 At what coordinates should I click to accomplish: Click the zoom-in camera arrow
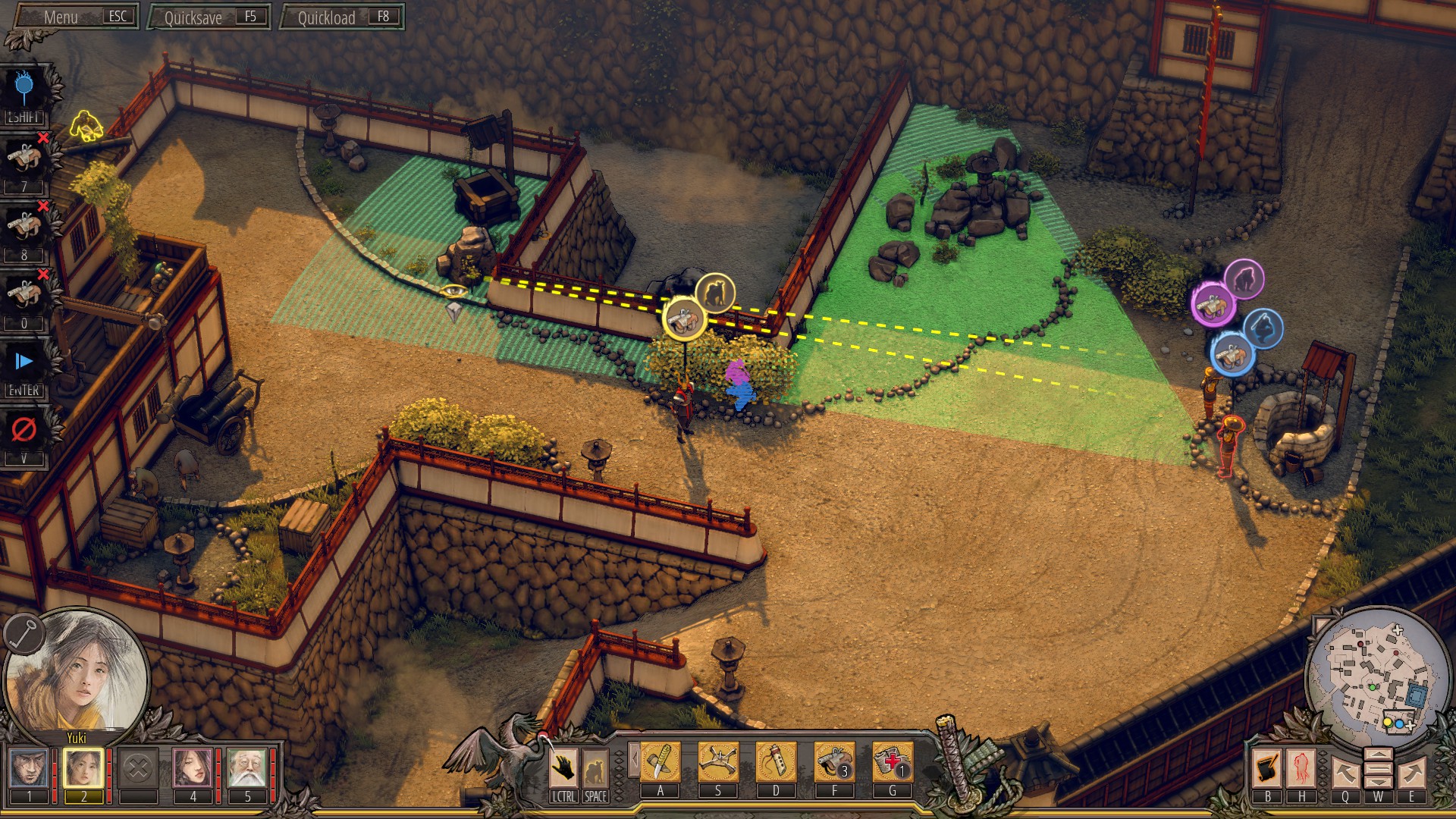[1379, 754]
